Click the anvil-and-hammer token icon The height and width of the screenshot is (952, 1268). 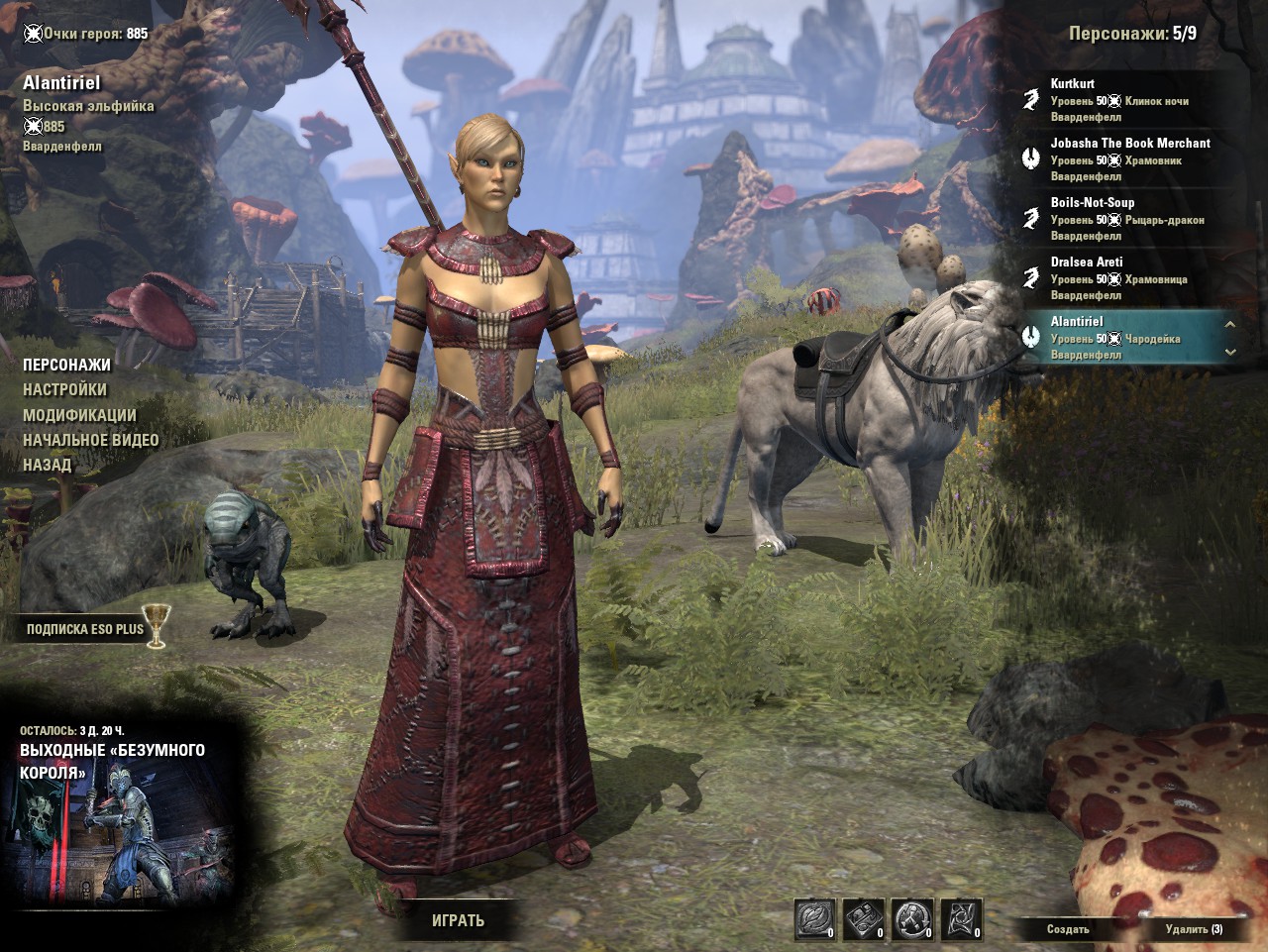click(x=912, y=919)
